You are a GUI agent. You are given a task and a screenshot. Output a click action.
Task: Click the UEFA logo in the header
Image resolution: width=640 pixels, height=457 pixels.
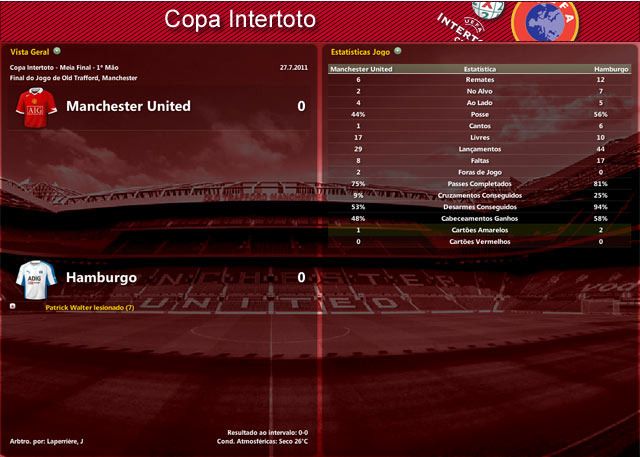click(x=547, y=22)
